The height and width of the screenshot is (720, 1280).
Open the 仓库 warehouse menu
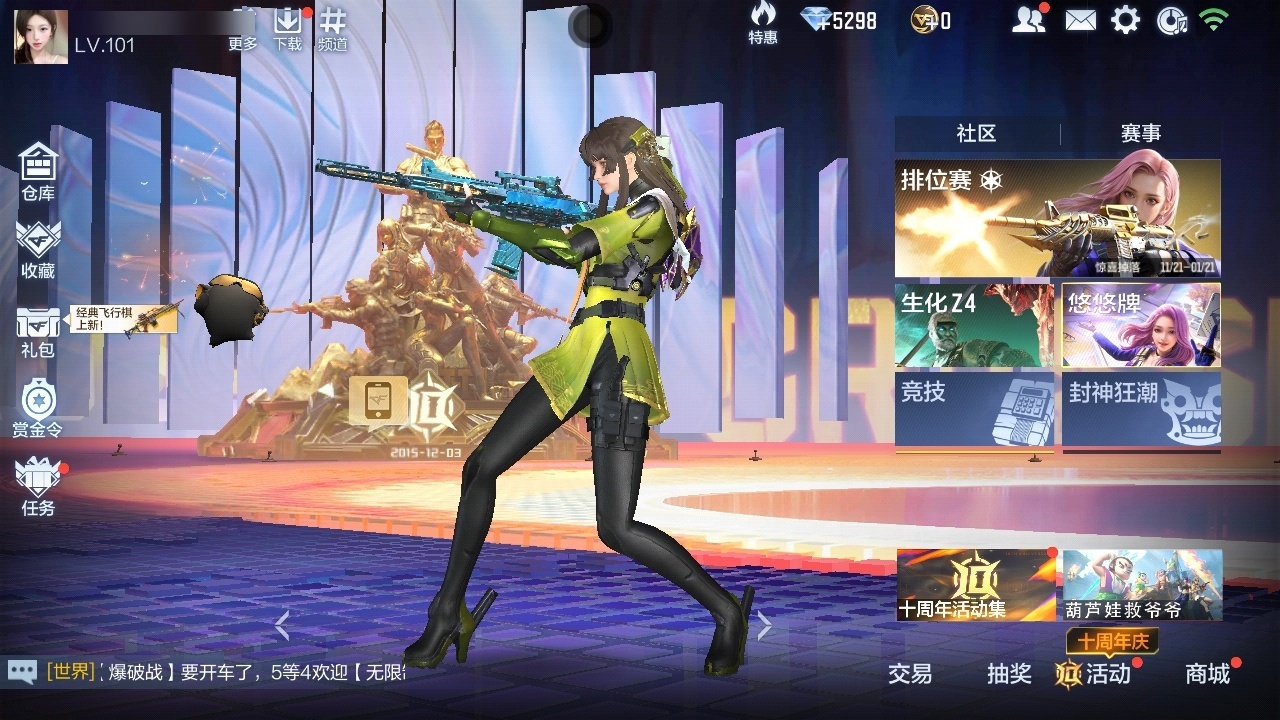38,172
